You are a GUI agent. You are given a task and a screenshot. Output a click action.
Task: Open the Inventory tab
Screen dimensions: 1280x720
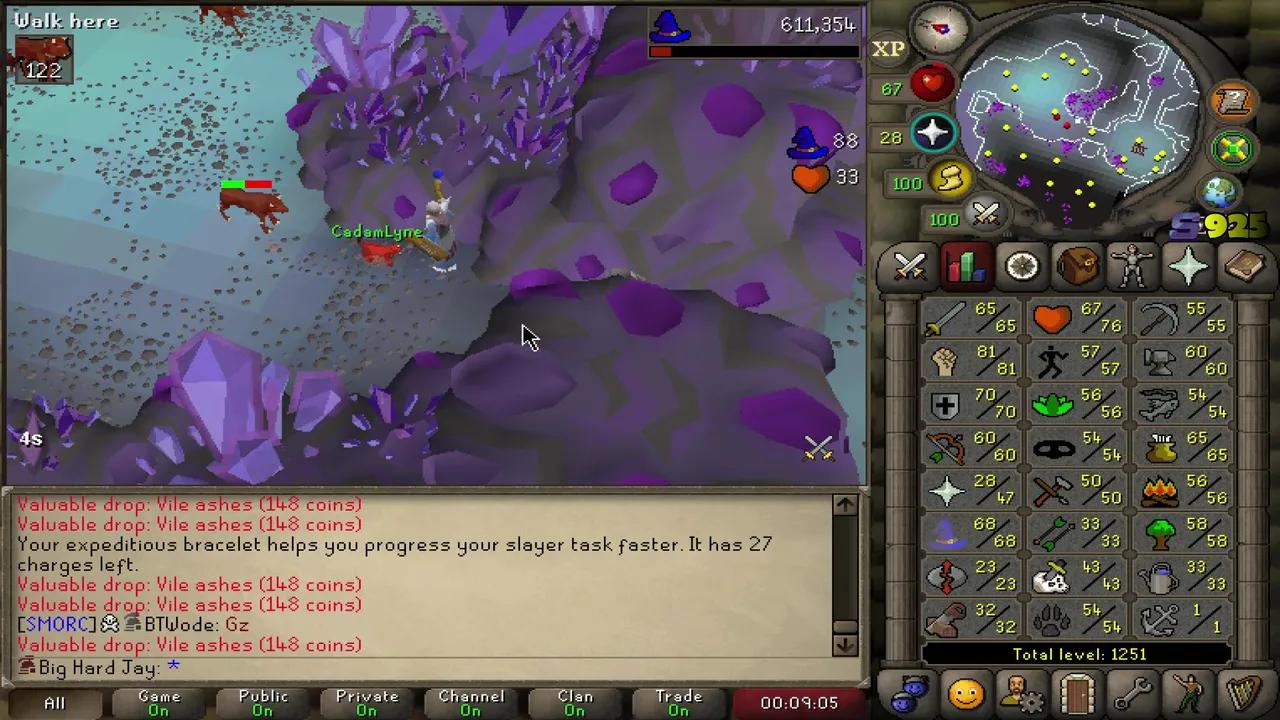coord(1076,265)
